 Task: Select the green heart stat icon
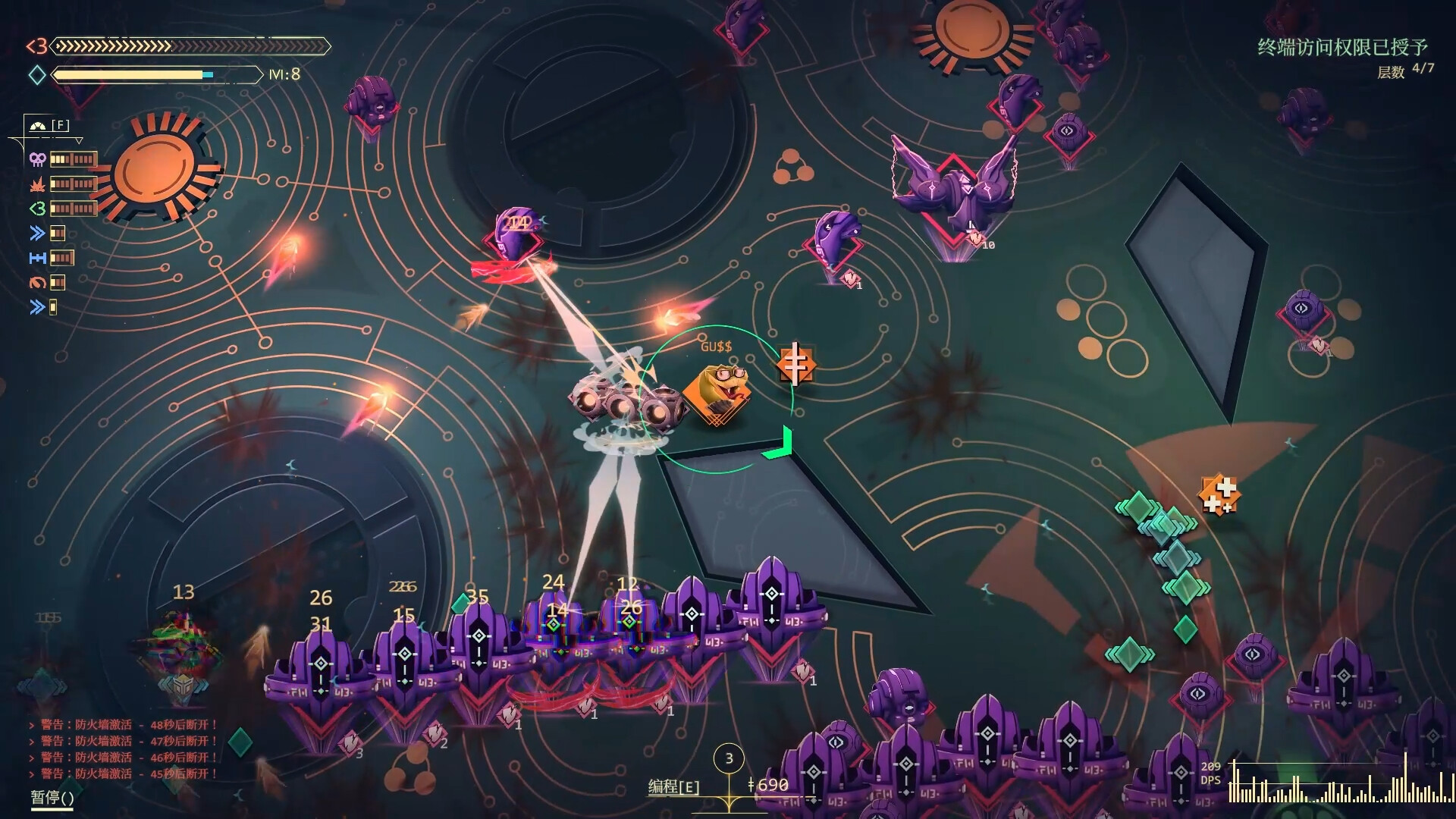(37, 209)
